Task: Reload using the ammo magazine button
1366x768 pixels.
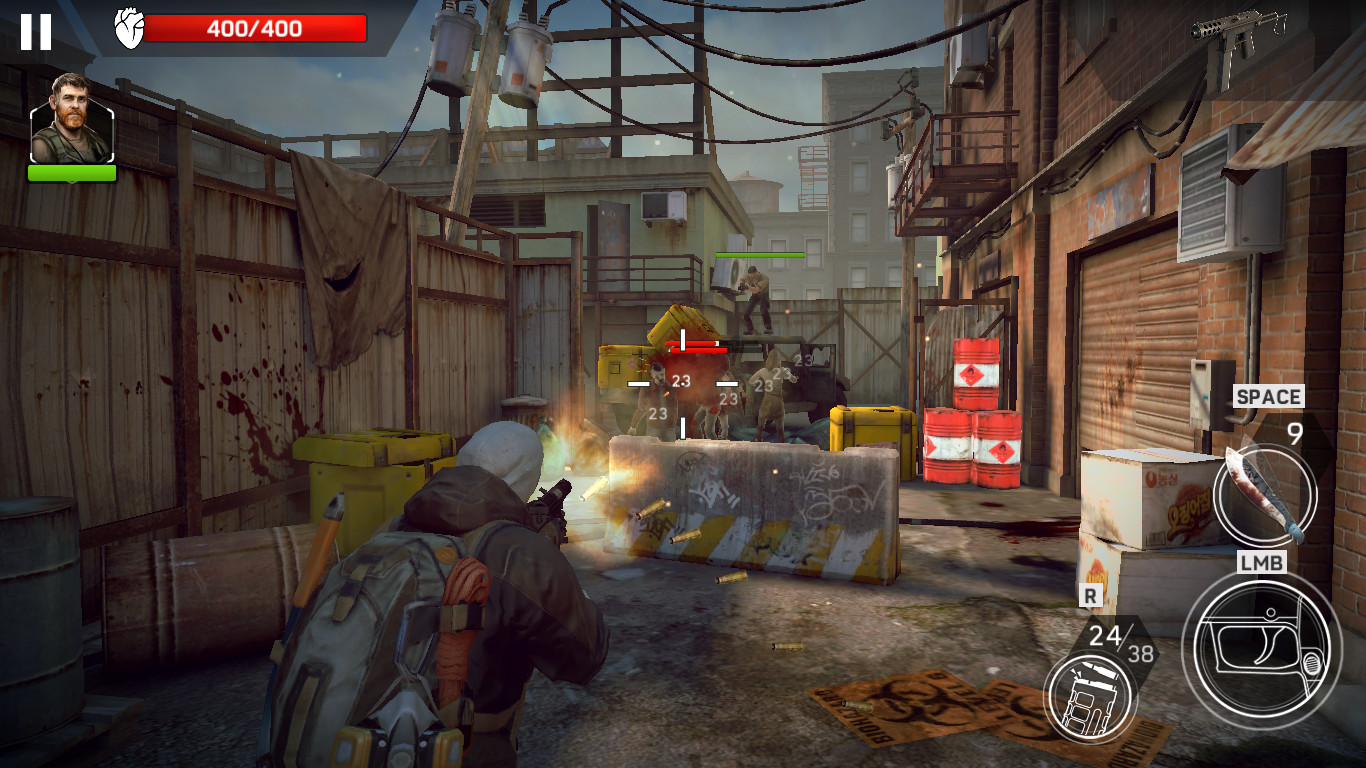Action: click(x=1090, y=696)
